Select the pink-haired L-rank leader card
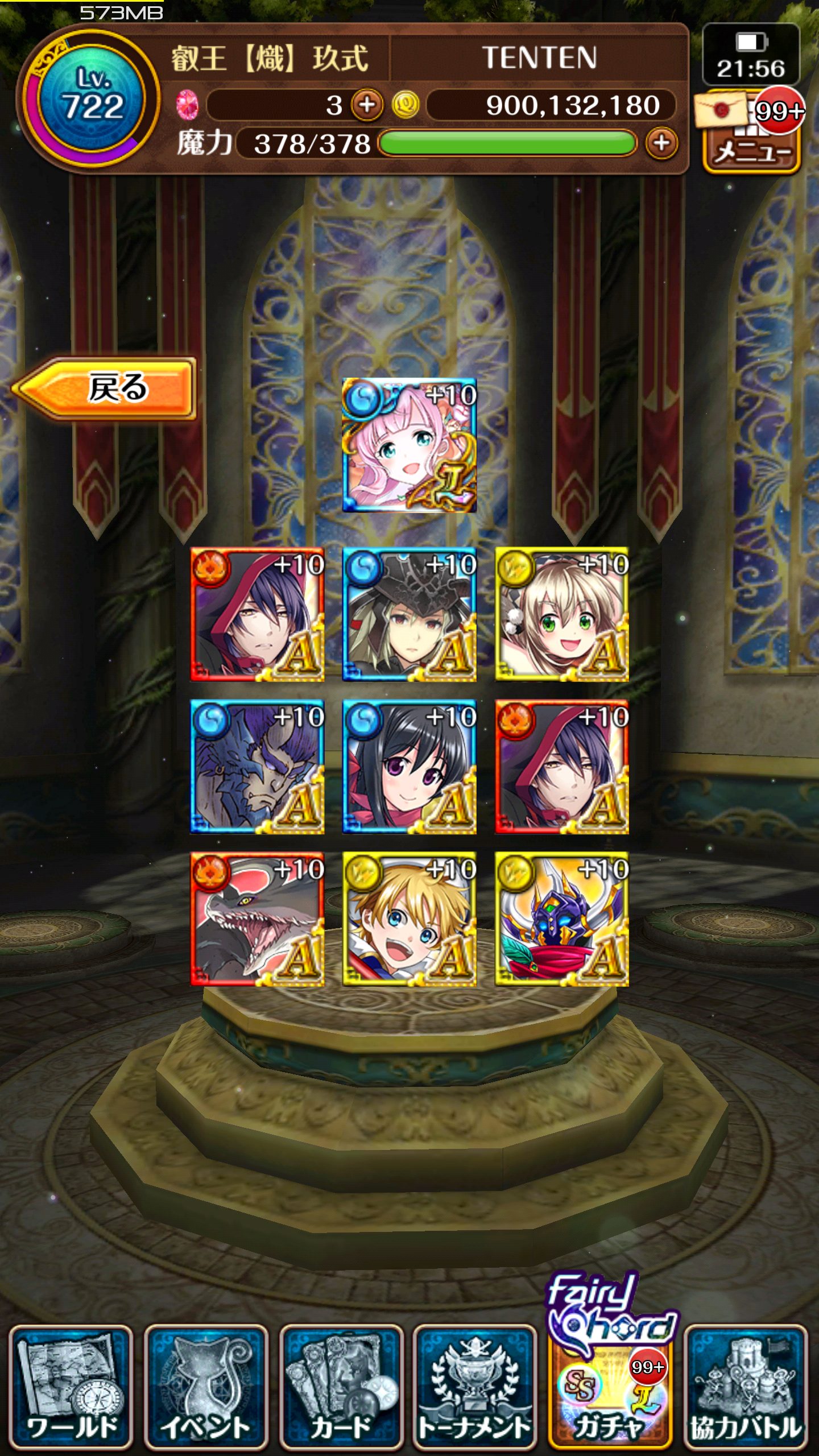Image resolution: width=819 pixels, height=1456 pixels. 409,445
